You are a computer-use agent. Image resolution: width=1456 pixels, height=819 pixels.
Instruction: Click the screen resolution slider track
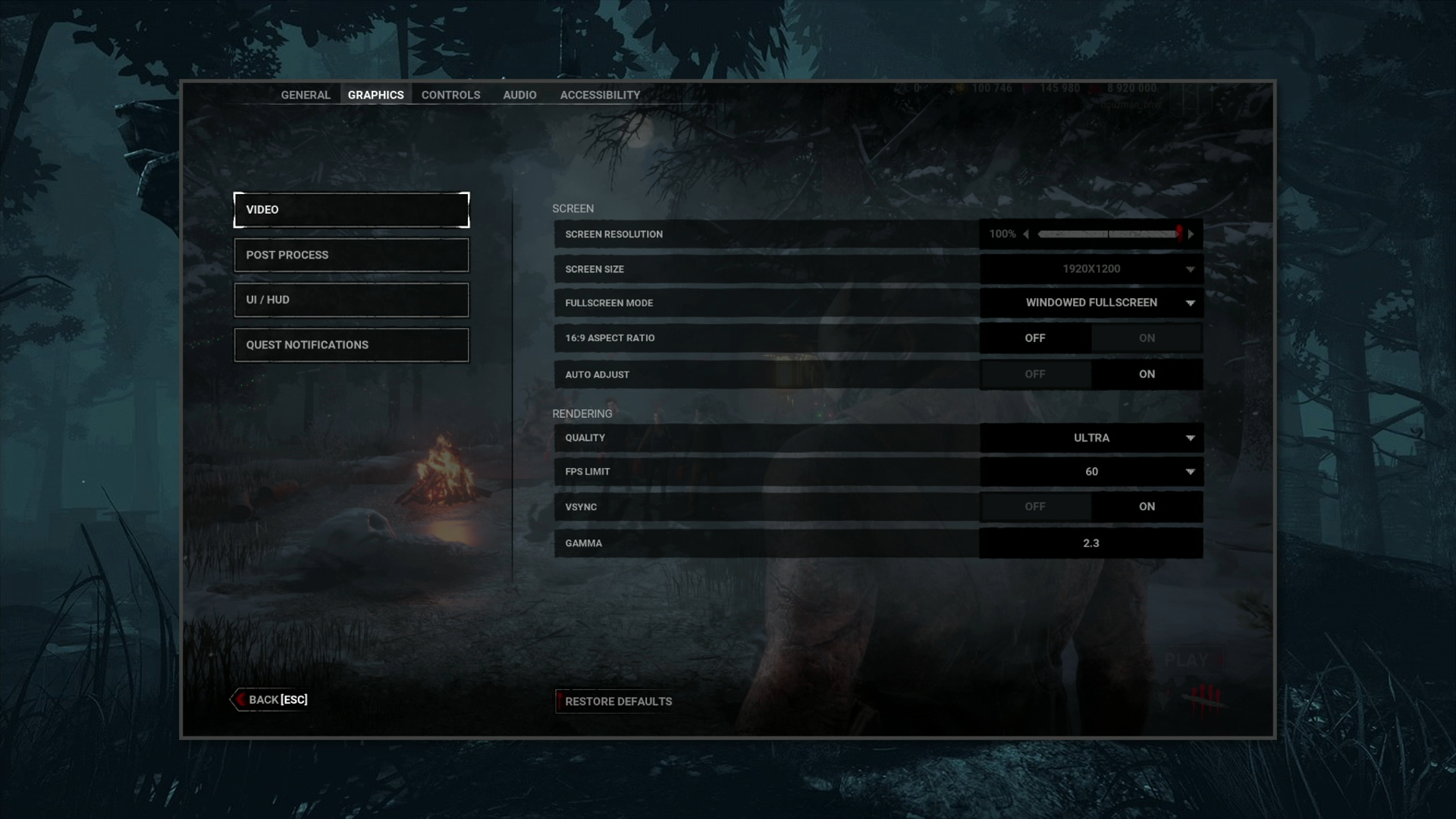pyautogui.click(x=1107, y=234)
